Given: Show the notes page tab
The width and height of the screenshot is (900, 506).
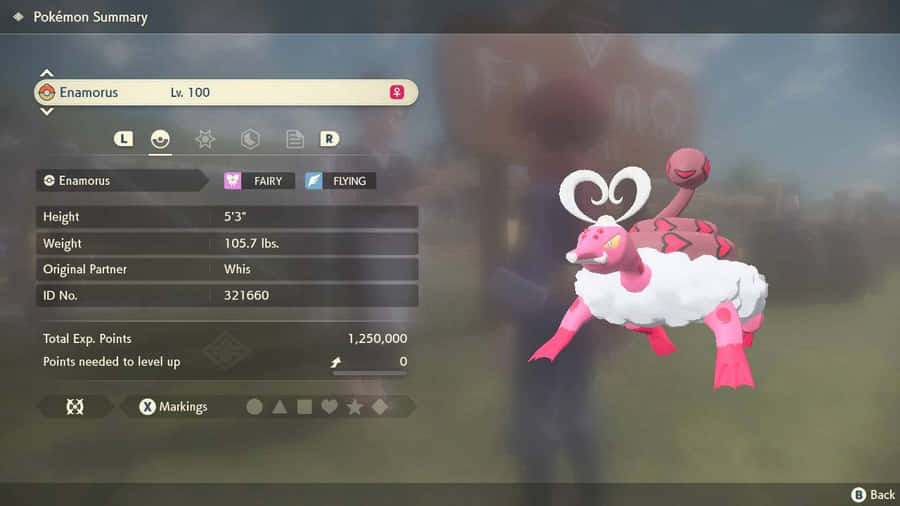Looking at the screenshot, I should point(295,139).
